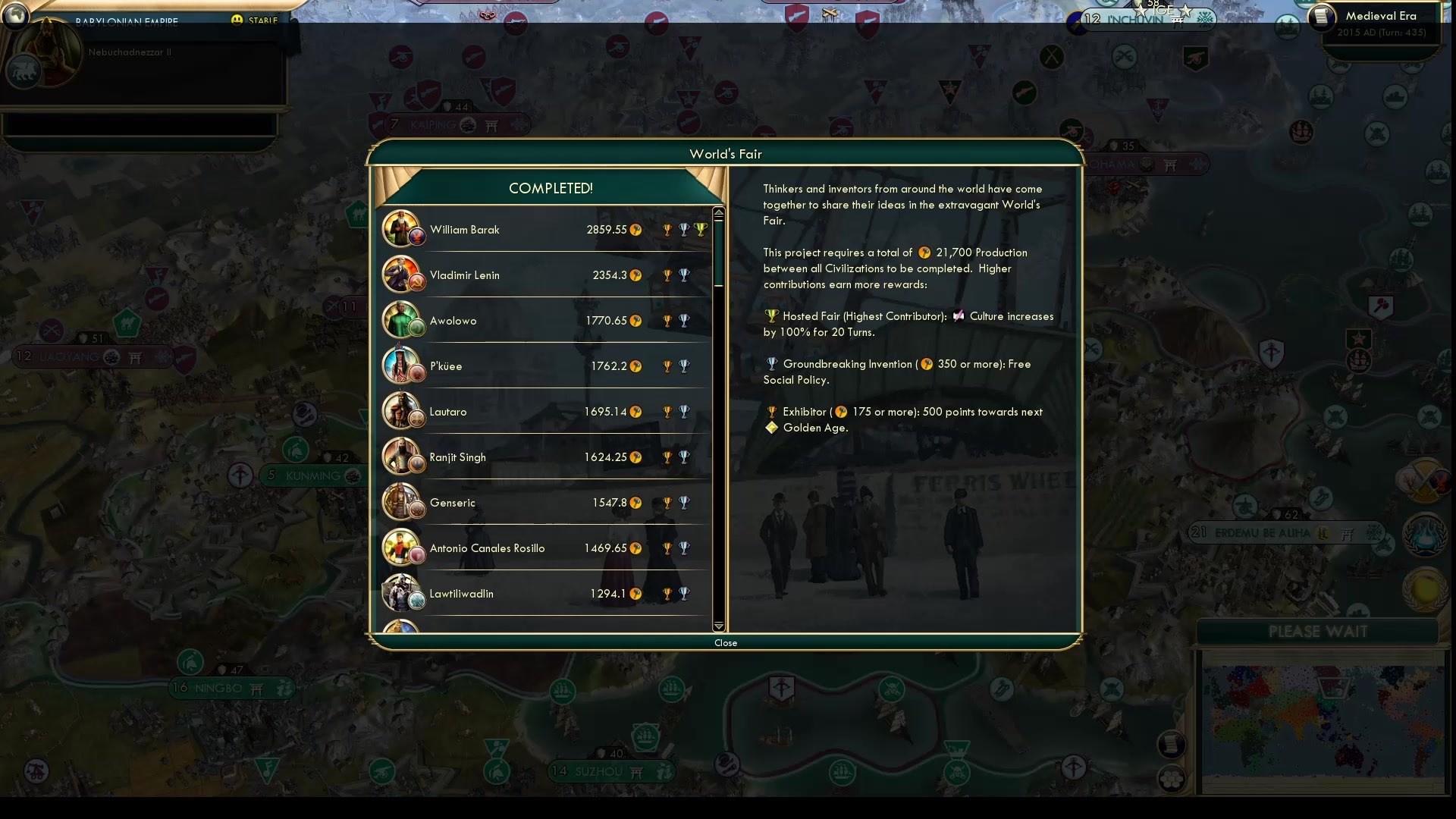Click the silver Groundbreaking Invention trophy icon
Screen dimensions: 1456x819
coord(770,364)
